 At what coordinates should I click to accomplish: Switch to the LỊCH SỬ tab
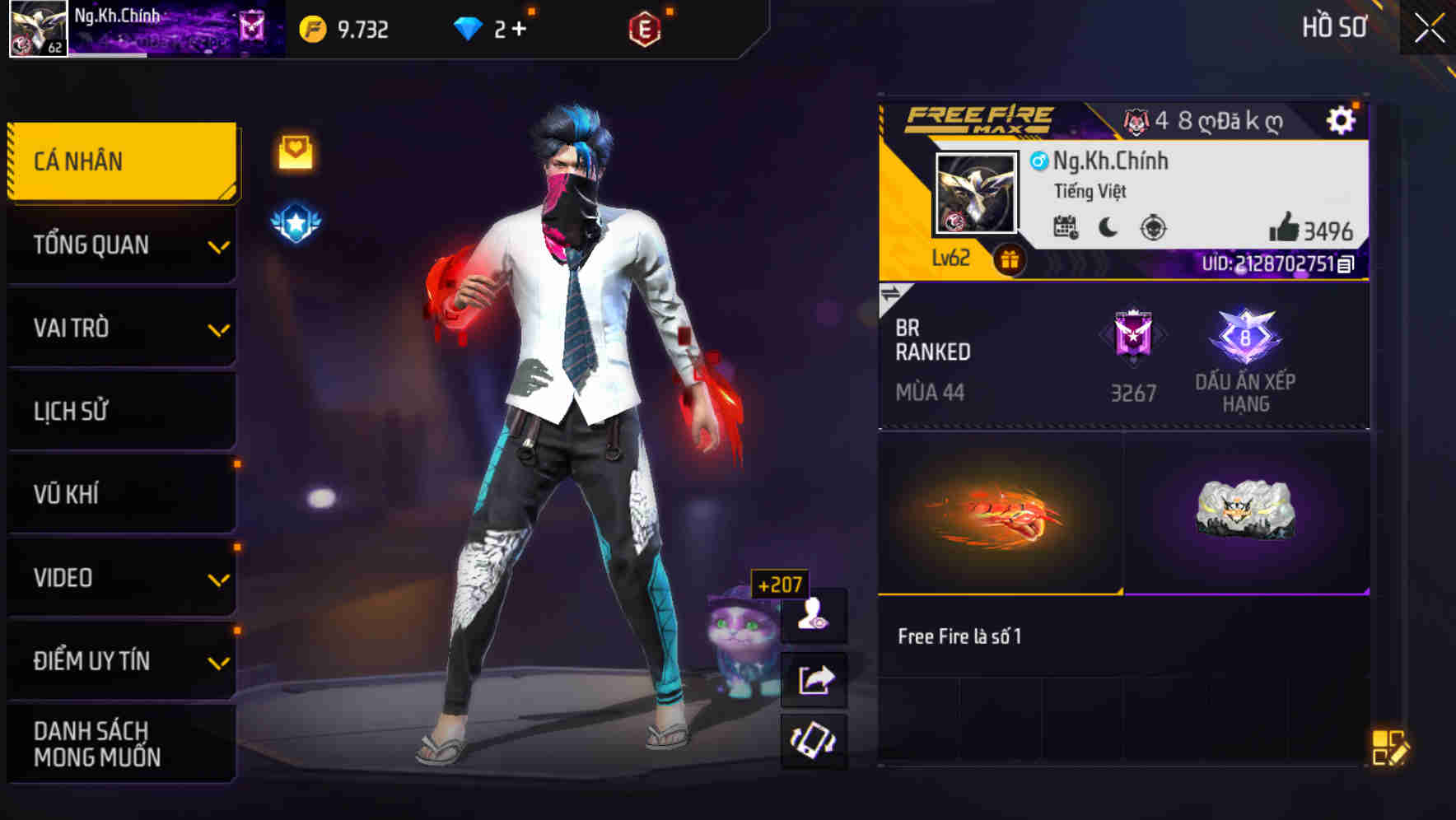[122, 411]
